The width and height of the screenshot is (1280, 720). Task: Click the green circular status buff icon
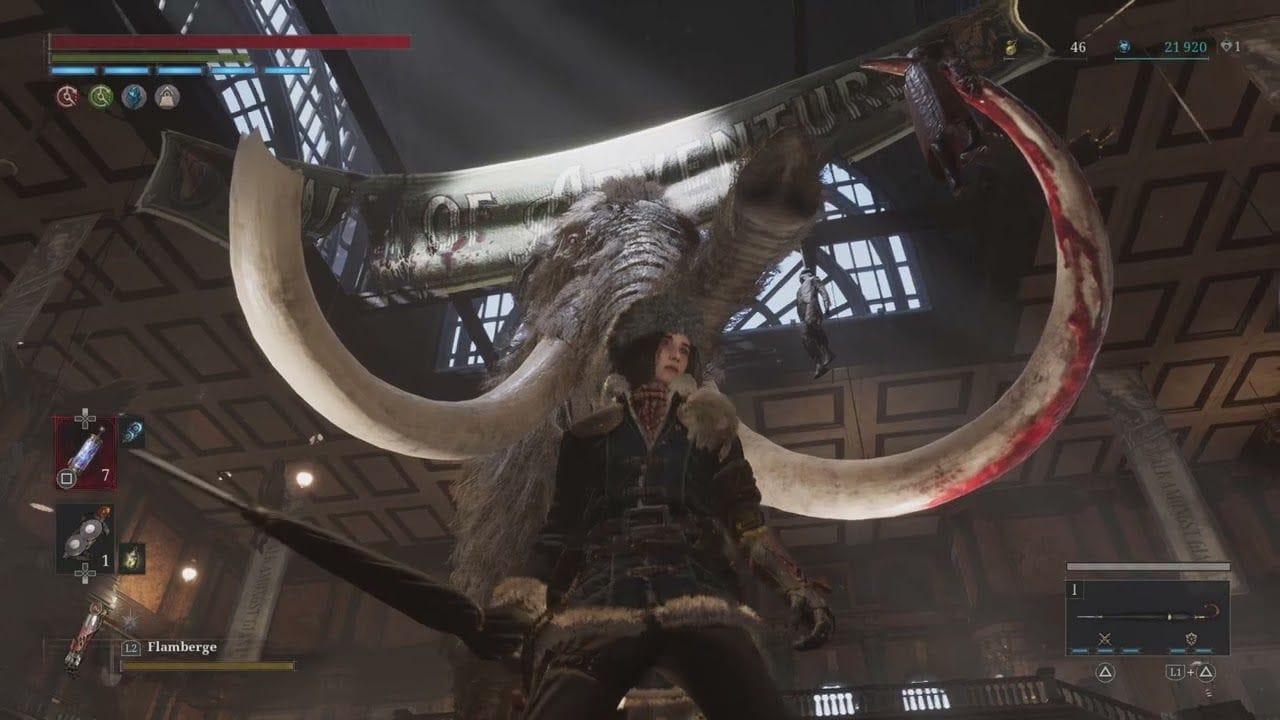click(x=100, y=96)
